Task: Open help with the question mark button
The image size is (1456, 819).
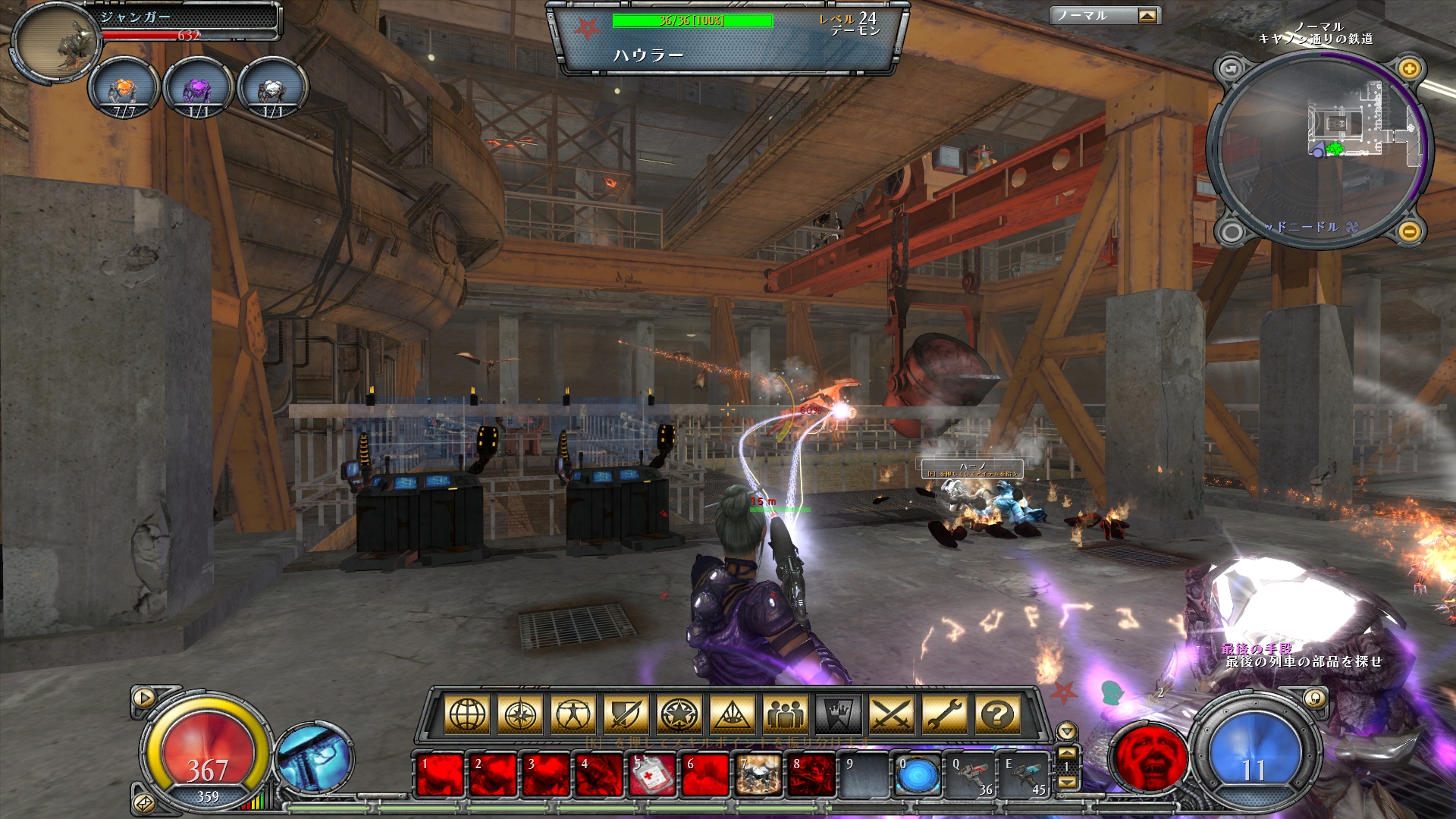Action: tap(998, 714)
